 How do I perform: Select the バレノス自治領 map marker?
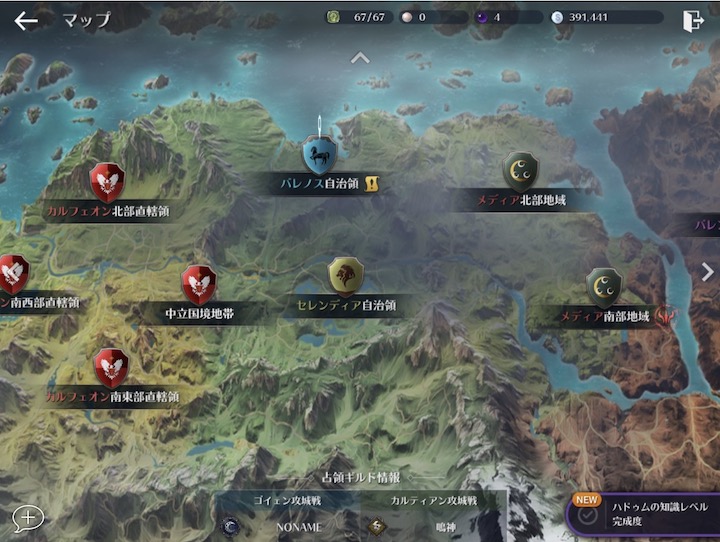(319, 156)
